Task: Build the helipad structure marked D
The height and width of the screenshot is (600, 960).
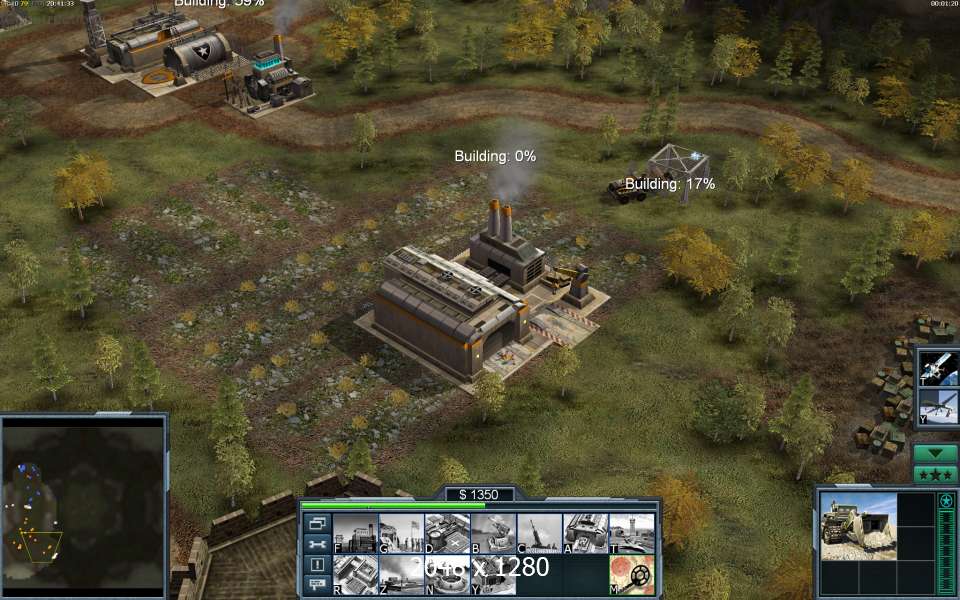Action: (447, 533)
